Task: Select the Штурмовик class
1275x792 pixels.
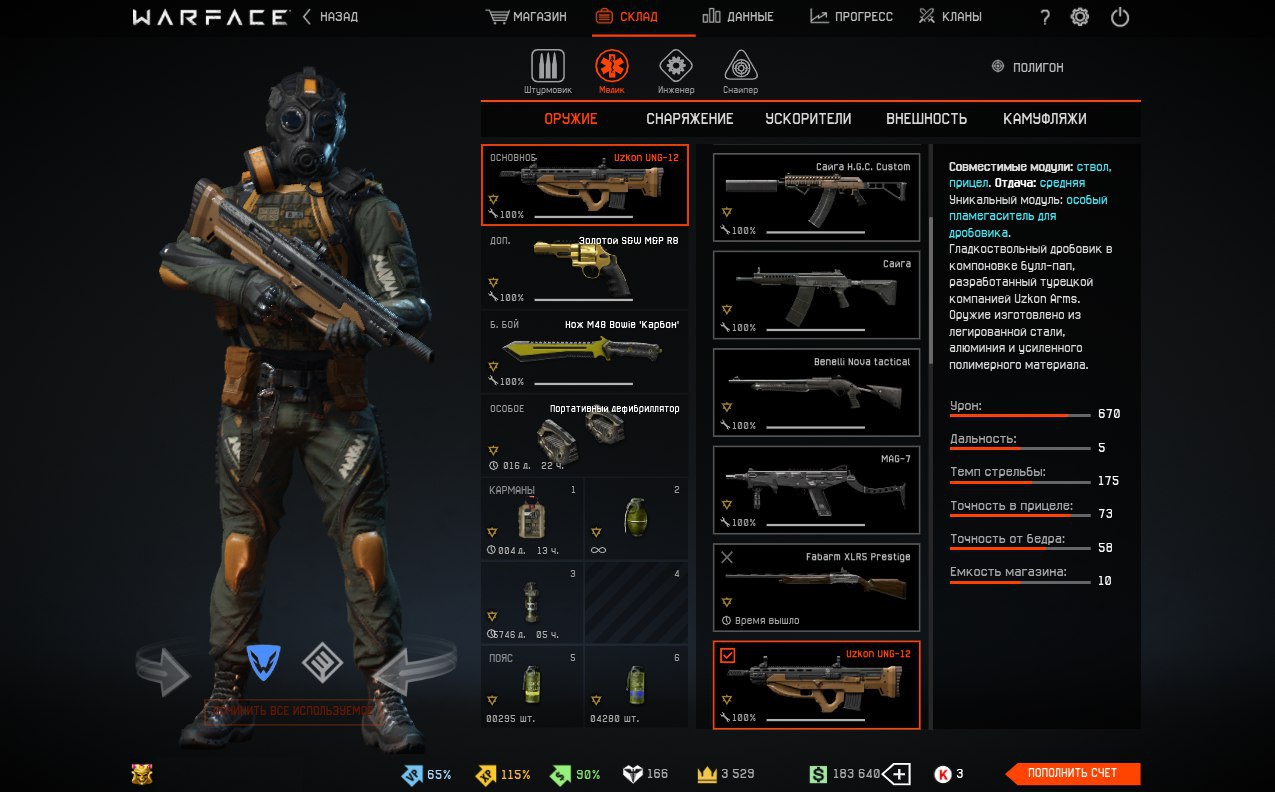Action: pos(547,70)
